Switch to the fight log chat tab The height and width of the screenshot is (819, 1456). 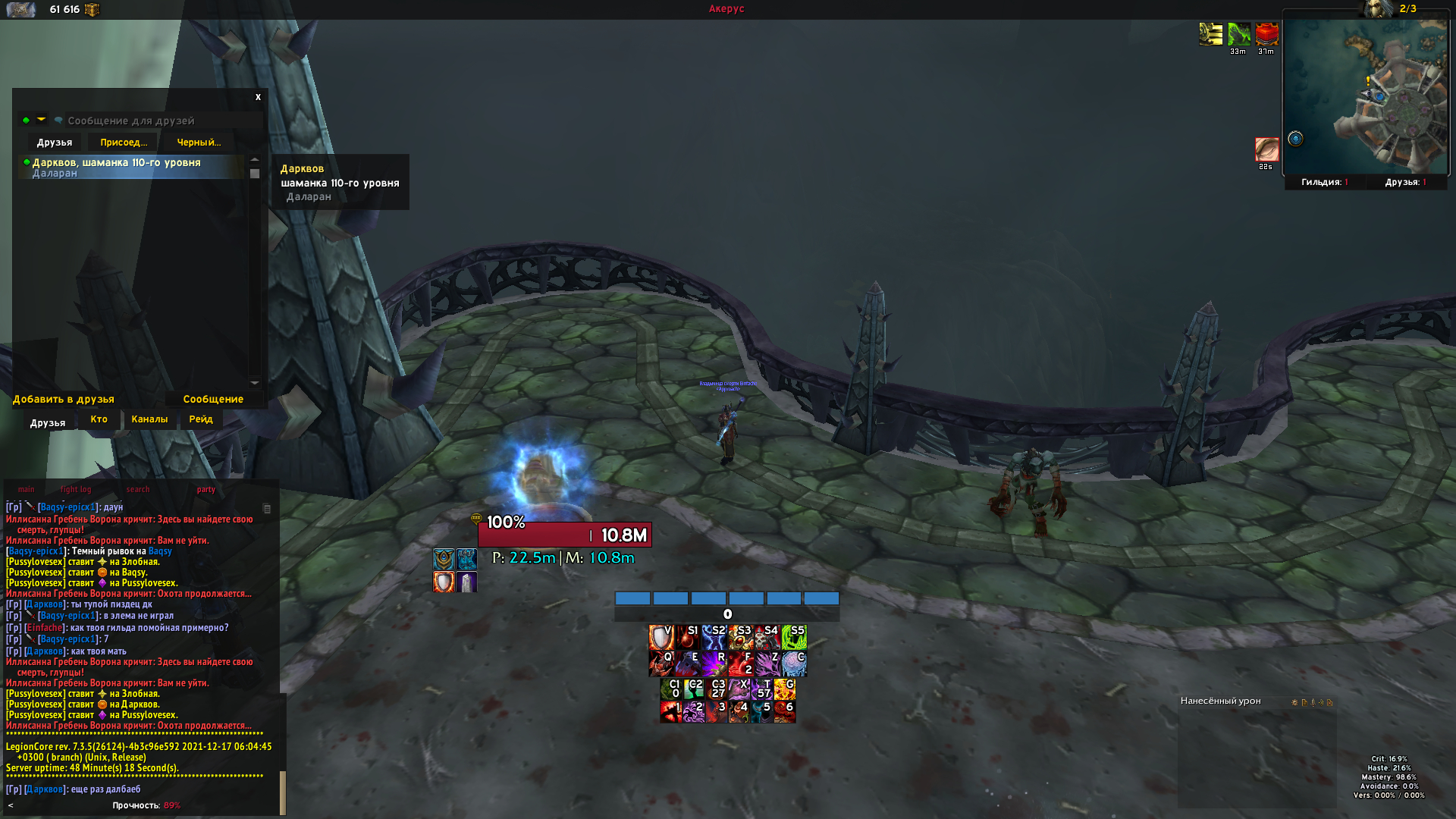pos(76,490)
